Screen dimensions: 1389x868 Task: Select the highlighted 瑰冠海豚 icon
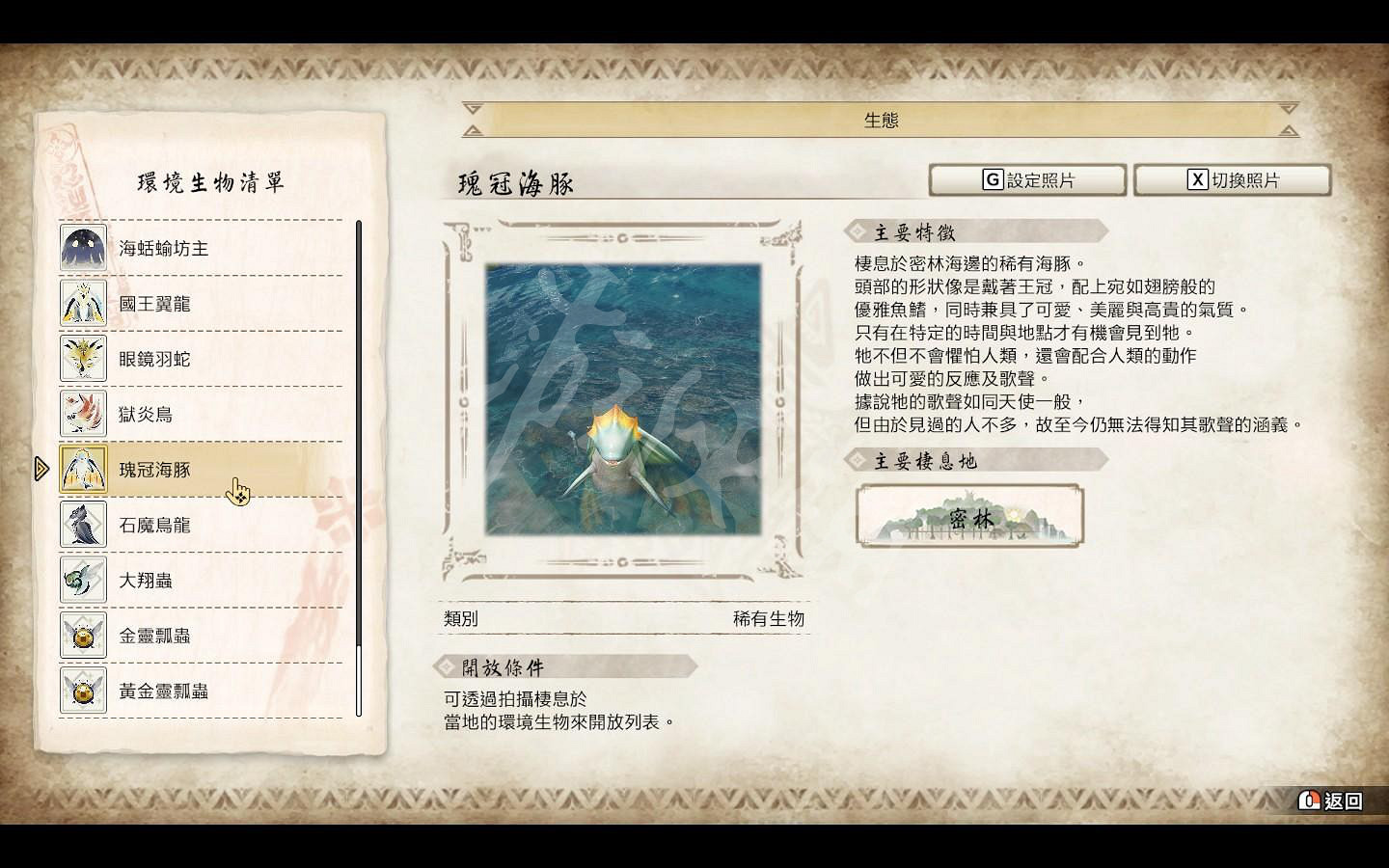83,469
